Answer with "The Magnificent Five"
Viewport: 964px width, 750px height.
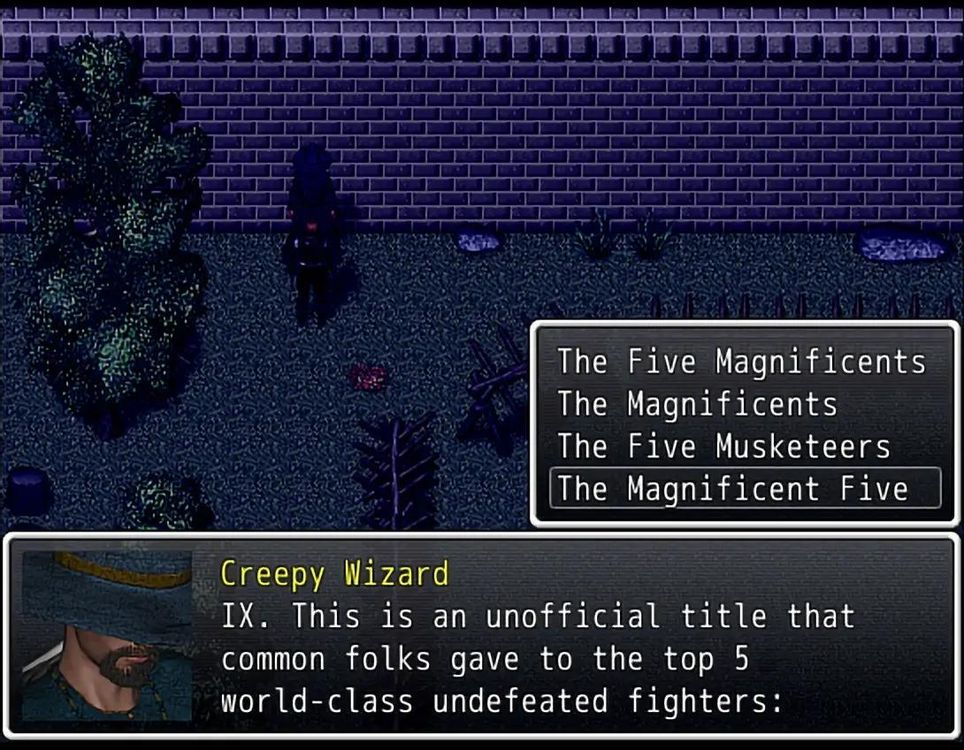pyautogui.click(x=733, y=489)
